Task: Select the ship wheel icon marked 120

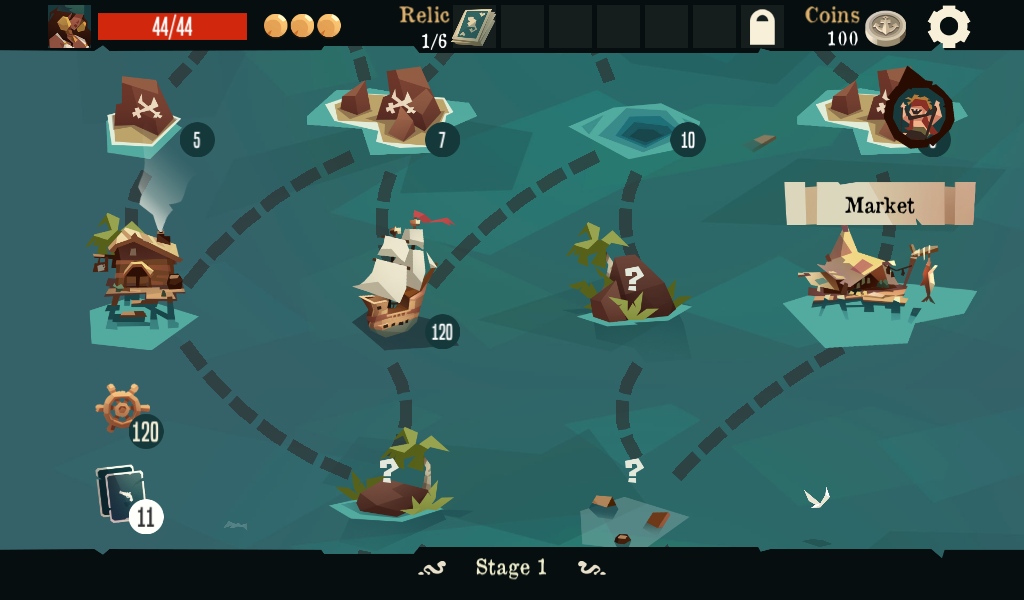Action: (122, 408)
